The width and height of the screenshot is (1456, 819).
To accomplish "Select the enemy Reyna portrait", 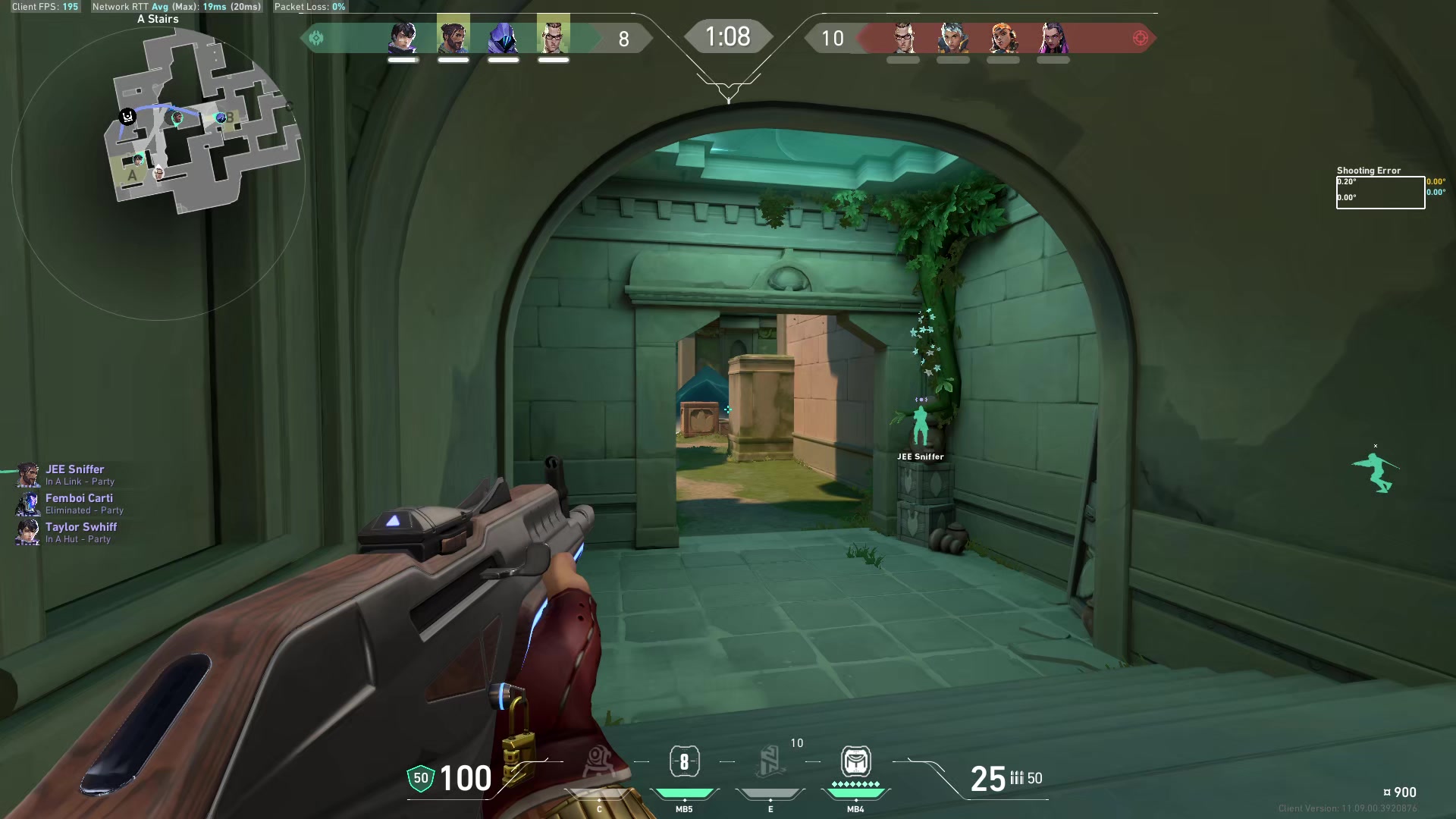I will point(1053,38).
